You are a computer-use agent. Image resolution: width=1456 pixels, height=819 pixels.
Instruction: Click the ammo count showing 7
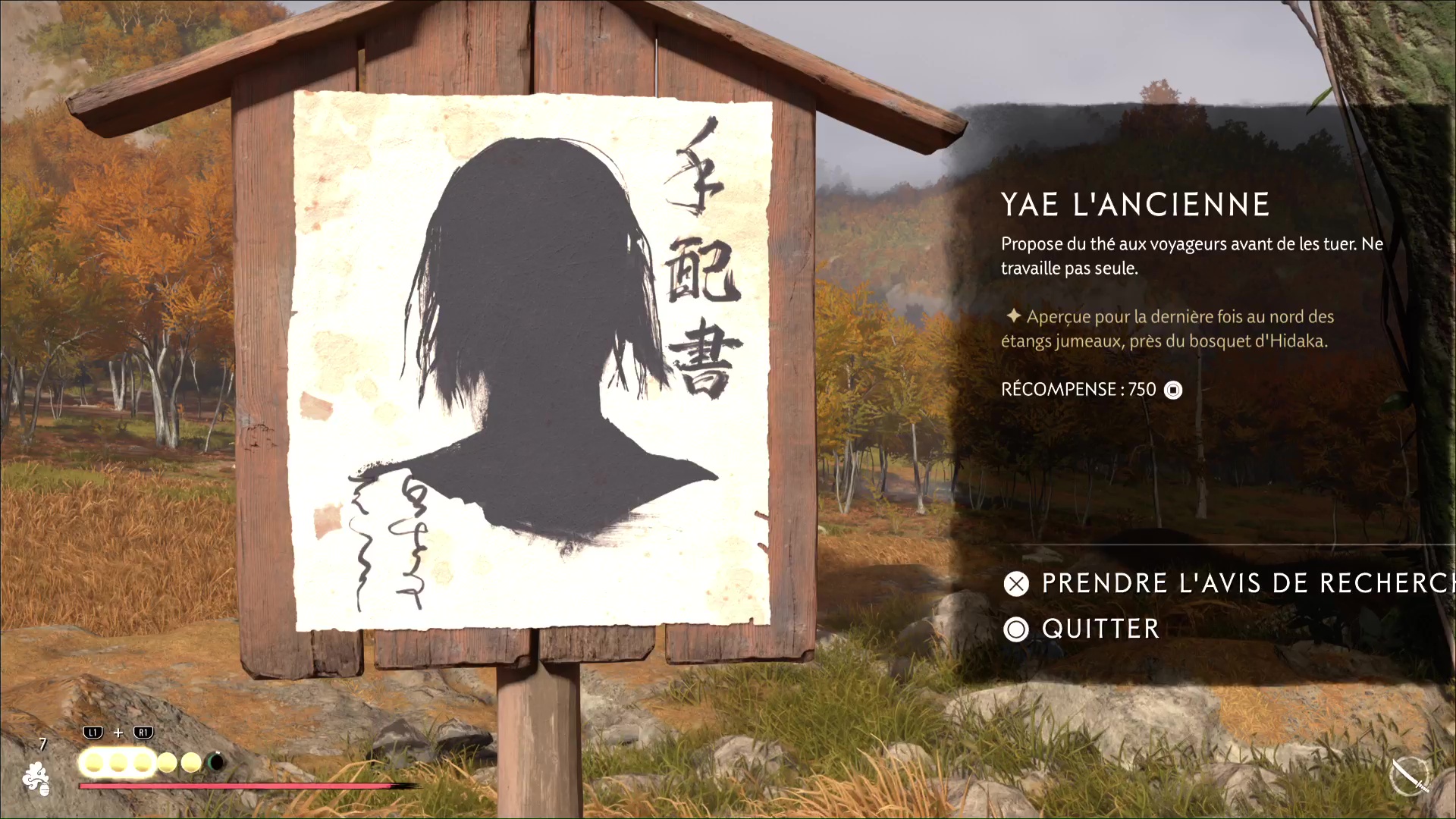[x=42, y=743]
